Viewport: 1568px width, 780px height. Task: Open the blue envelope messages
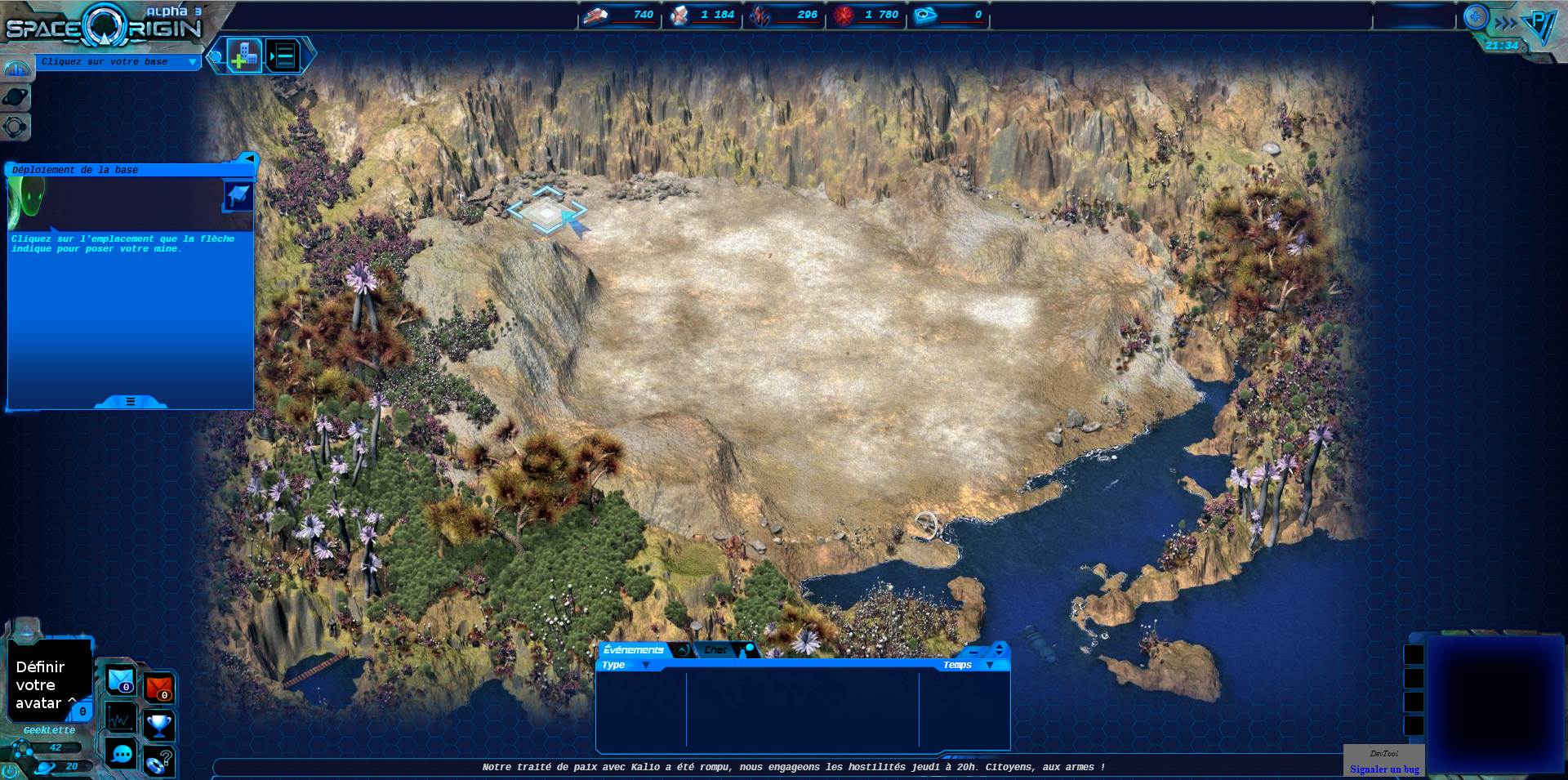coord(121,680)
